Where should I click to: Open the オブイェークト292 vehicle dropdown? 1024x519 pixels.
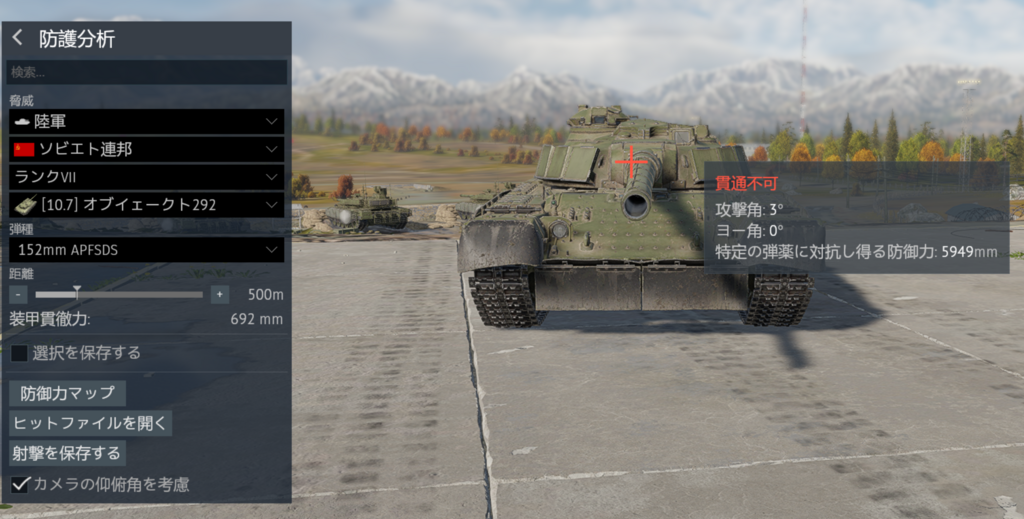146,205
